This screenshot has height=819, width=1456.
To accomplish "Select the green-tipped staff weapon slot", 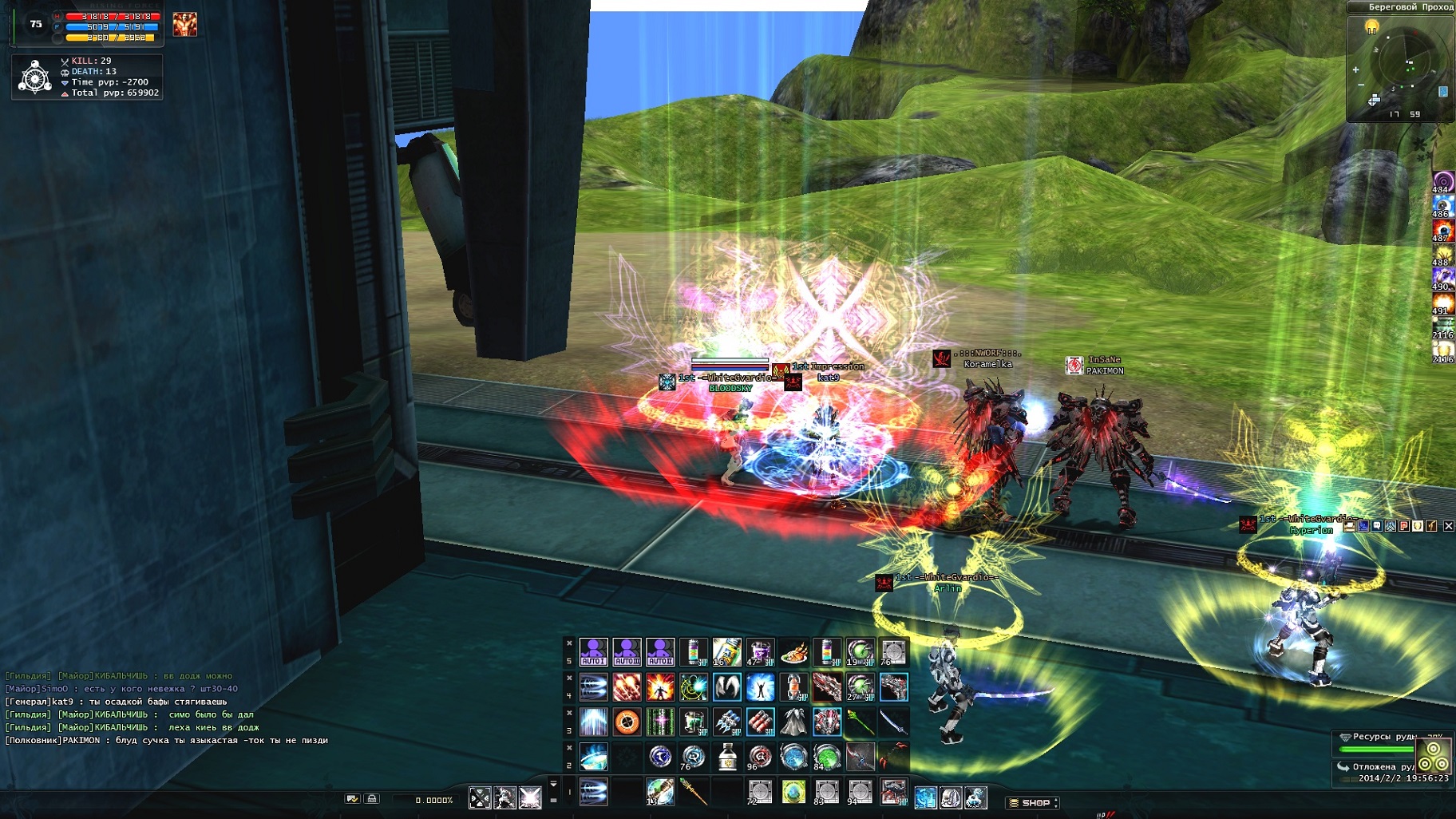I will 860,722.
